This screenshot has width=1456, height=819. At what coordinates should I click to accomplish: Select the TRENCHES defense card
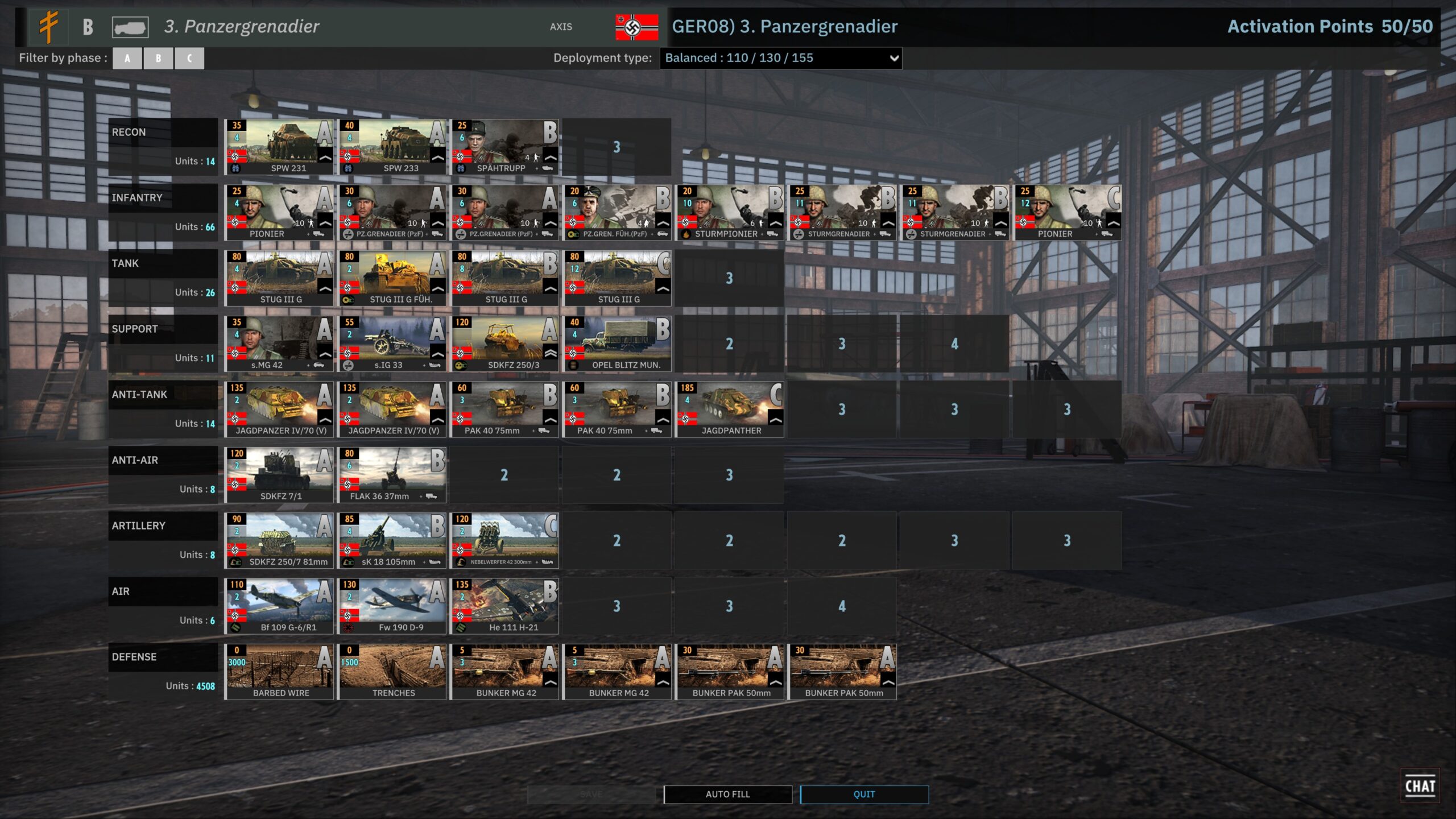pyautogui.click(x=391, y=672)
